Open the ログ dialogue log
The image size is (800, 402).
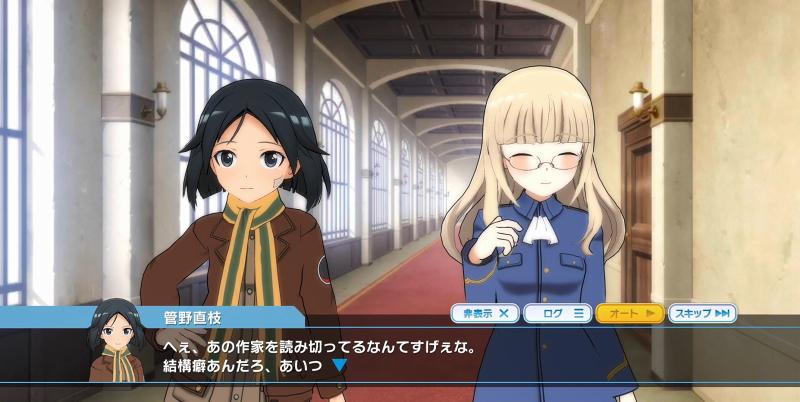click(558, 313)
